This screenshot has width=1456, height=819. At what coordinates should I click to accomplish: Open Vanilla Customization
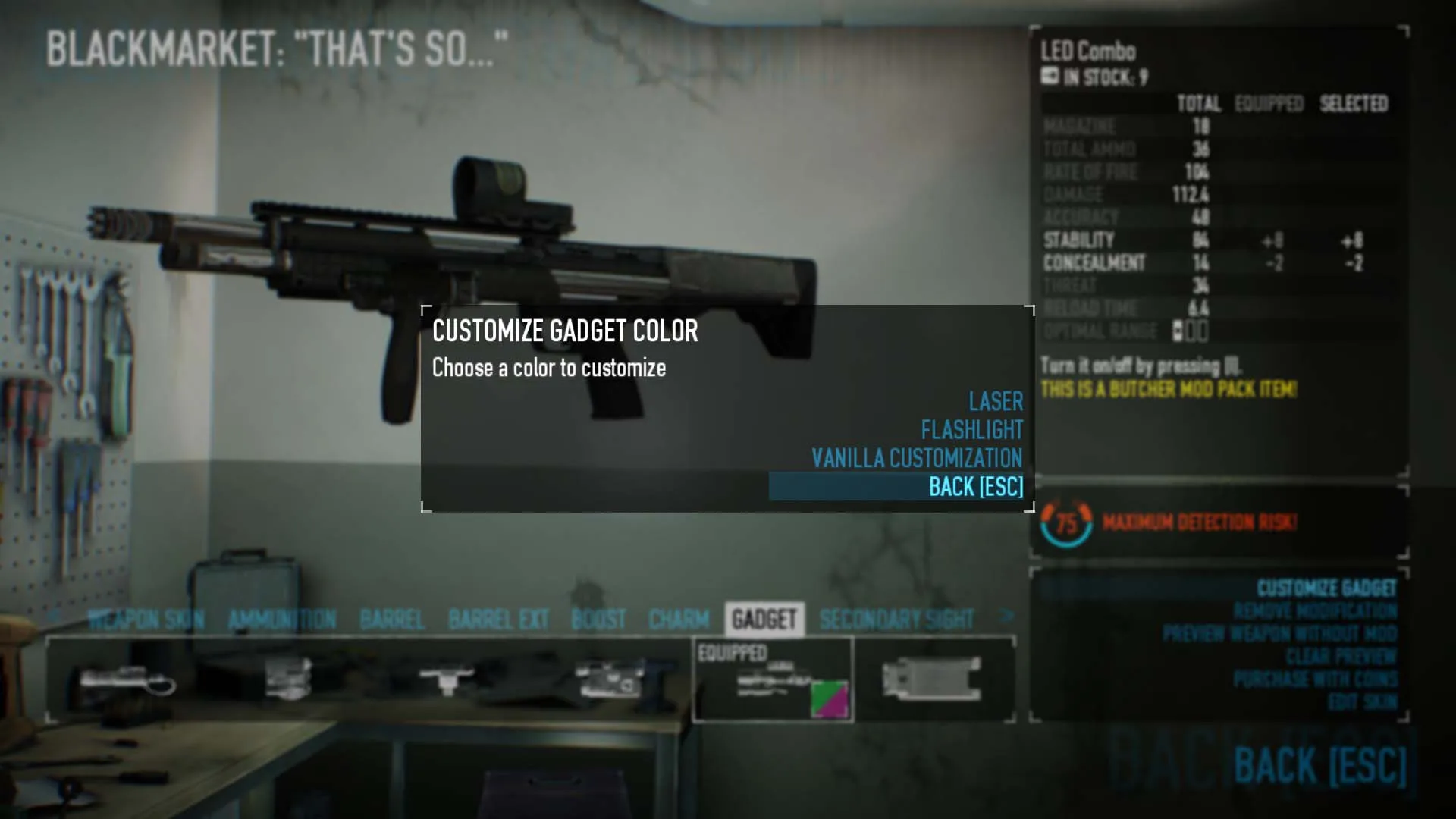click(x=916, y=458)
